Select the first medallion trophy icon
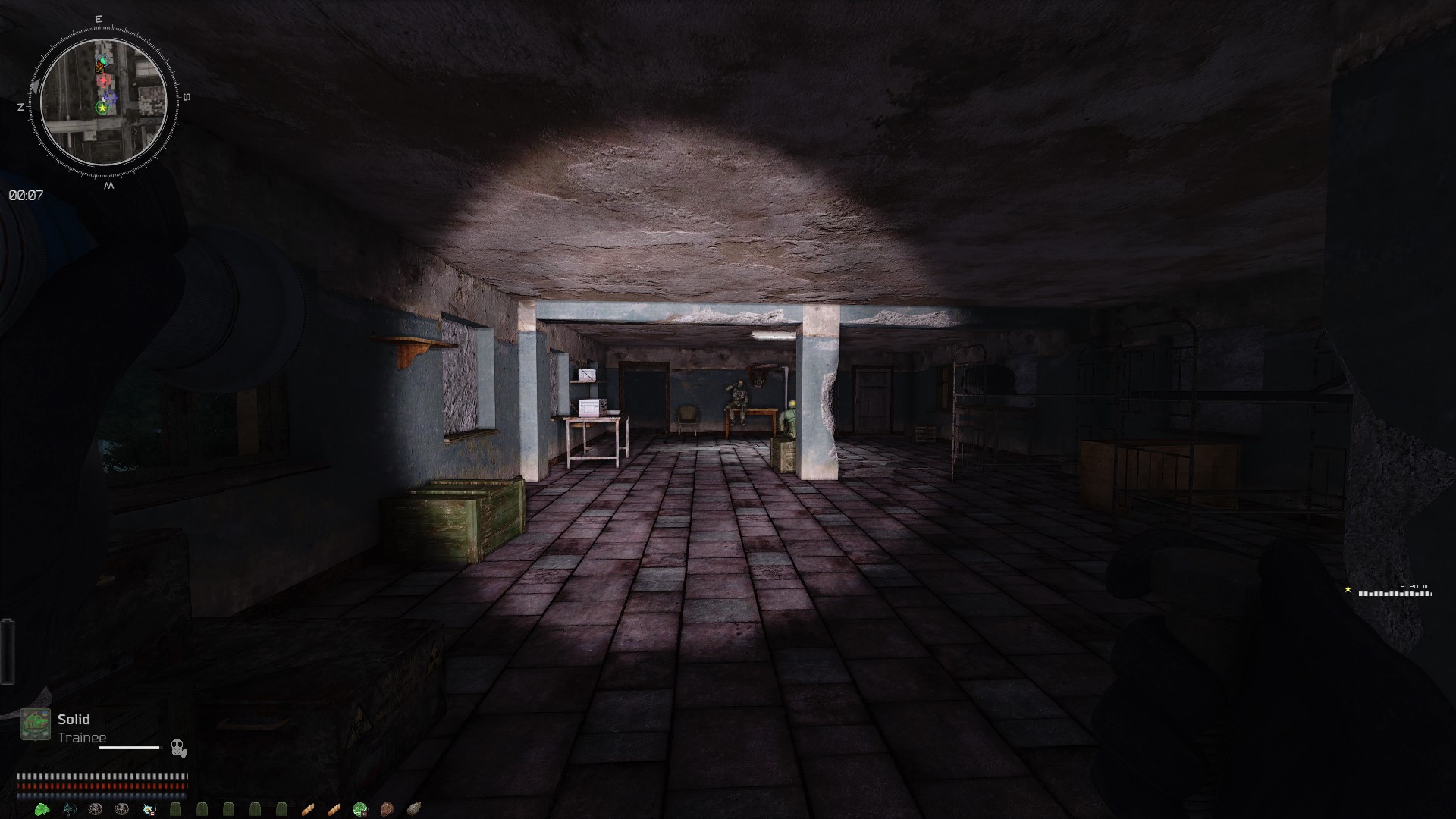This screenshot has height=819, width=1456. click(96, 808)
